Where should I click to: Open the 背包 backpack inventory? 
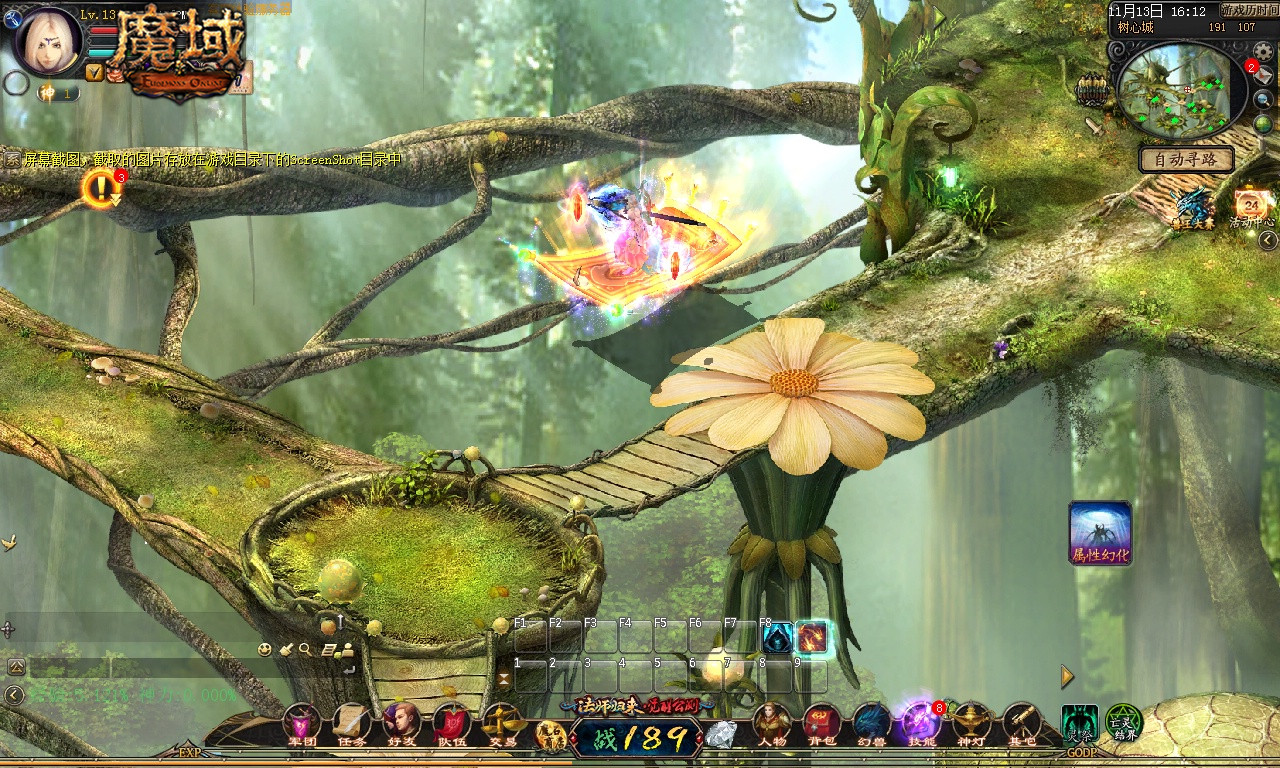point(821,724)
